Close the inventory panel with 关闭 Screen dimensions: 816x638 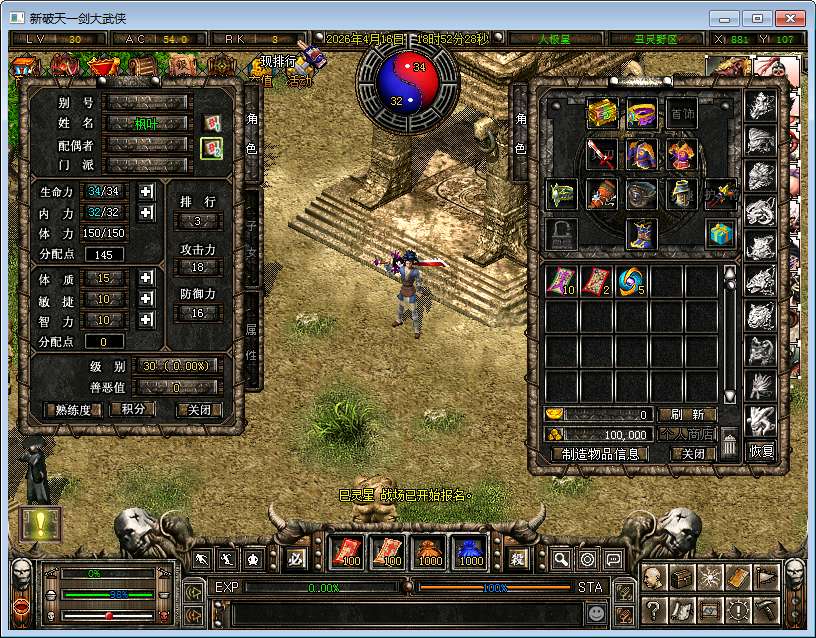click(x=687, y=453)
